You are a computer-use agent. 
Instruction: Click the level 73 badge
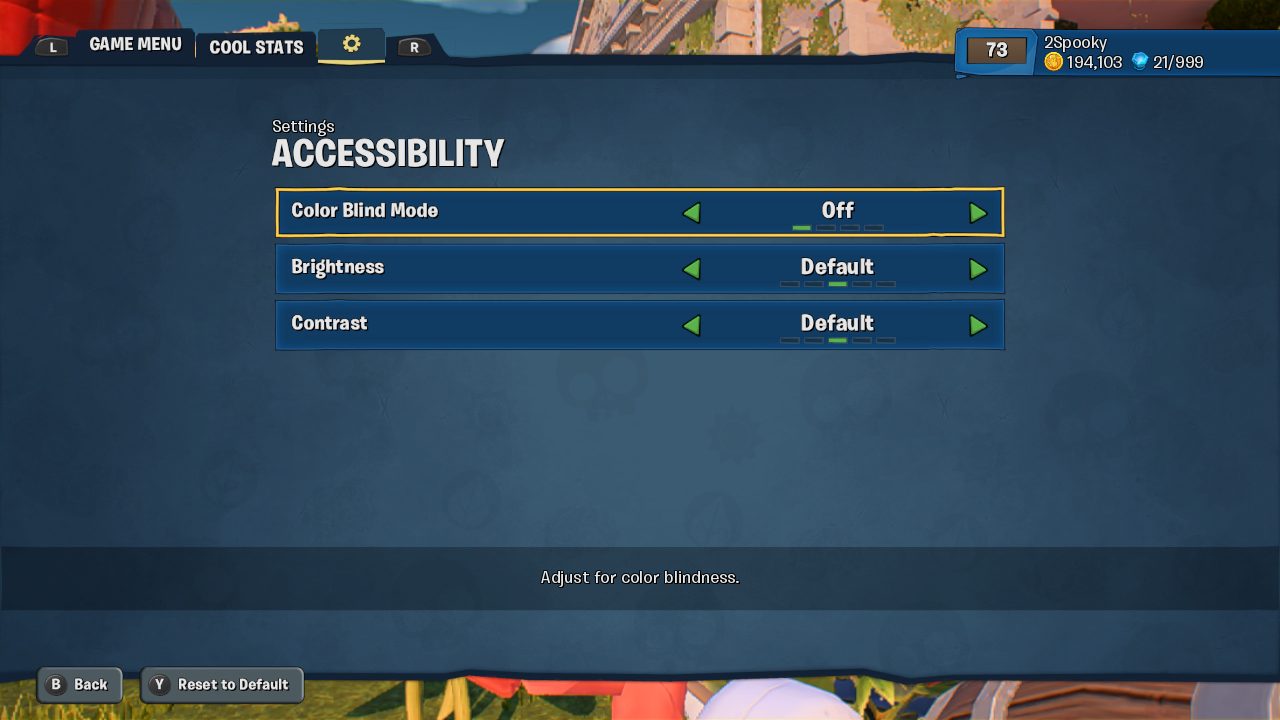(995, 50)
